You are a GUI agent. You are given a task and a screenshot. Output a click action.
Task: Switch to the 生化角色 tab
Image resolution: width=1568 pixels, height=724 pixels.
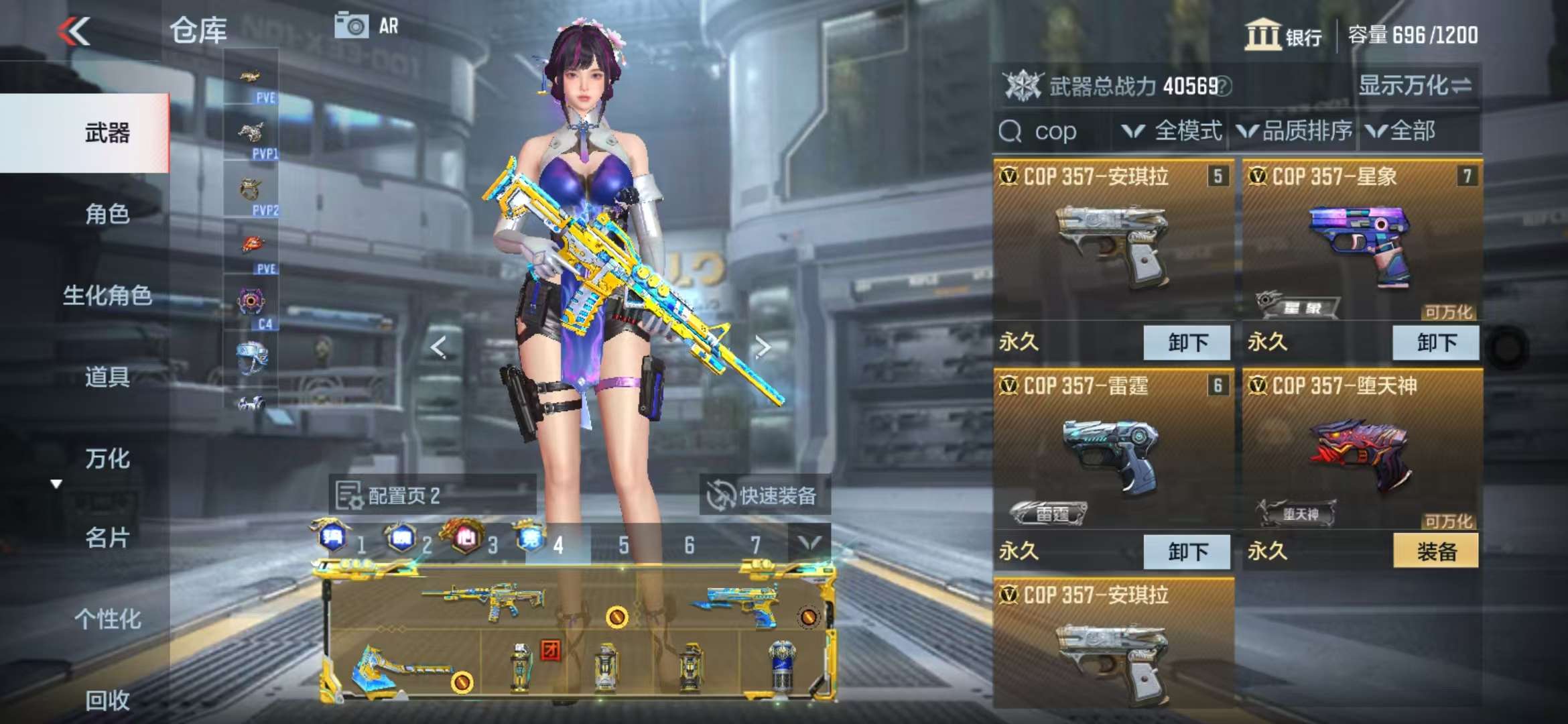click(107, 296)
